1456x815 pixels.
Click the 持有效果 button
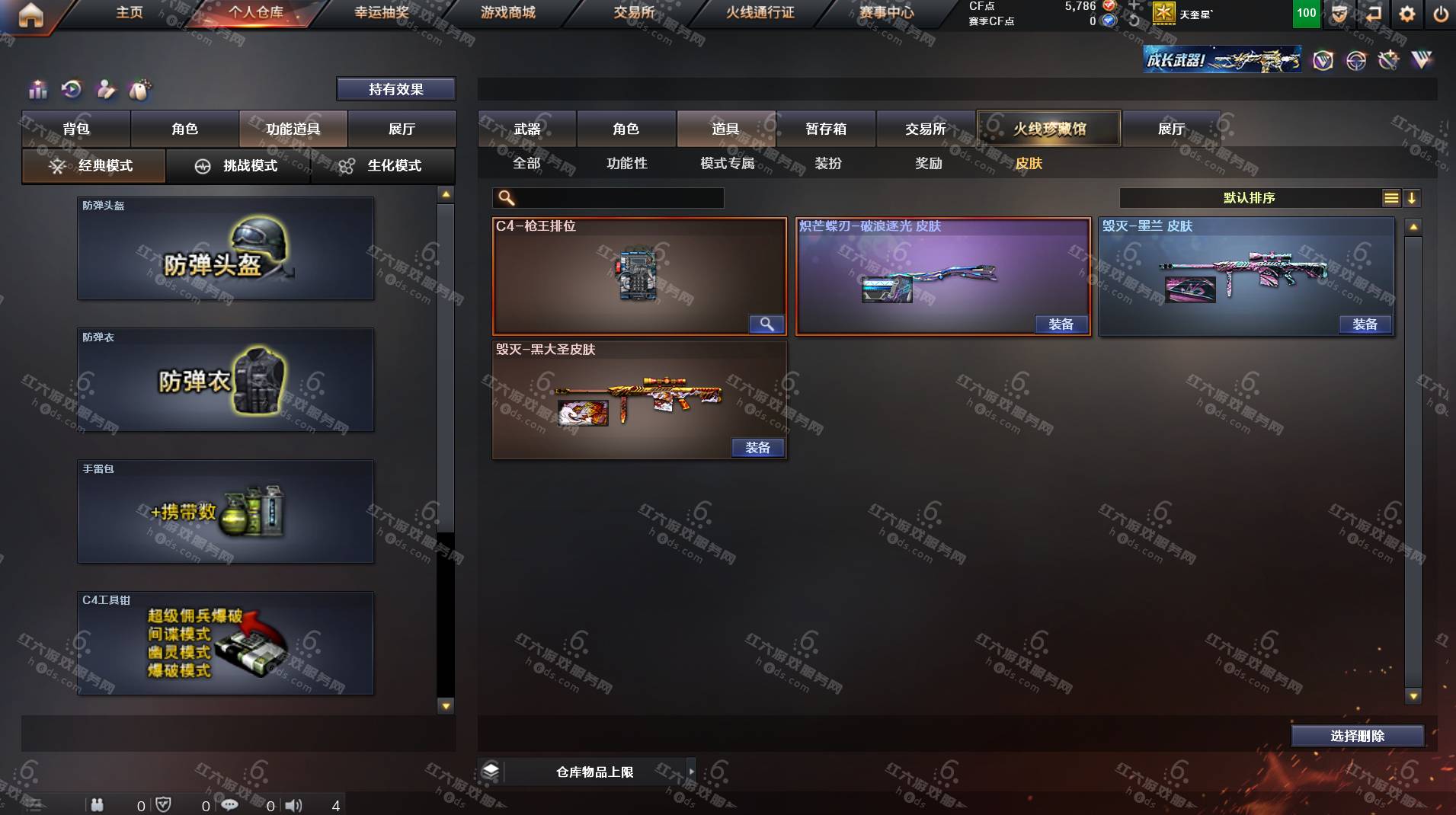[395, 89]
